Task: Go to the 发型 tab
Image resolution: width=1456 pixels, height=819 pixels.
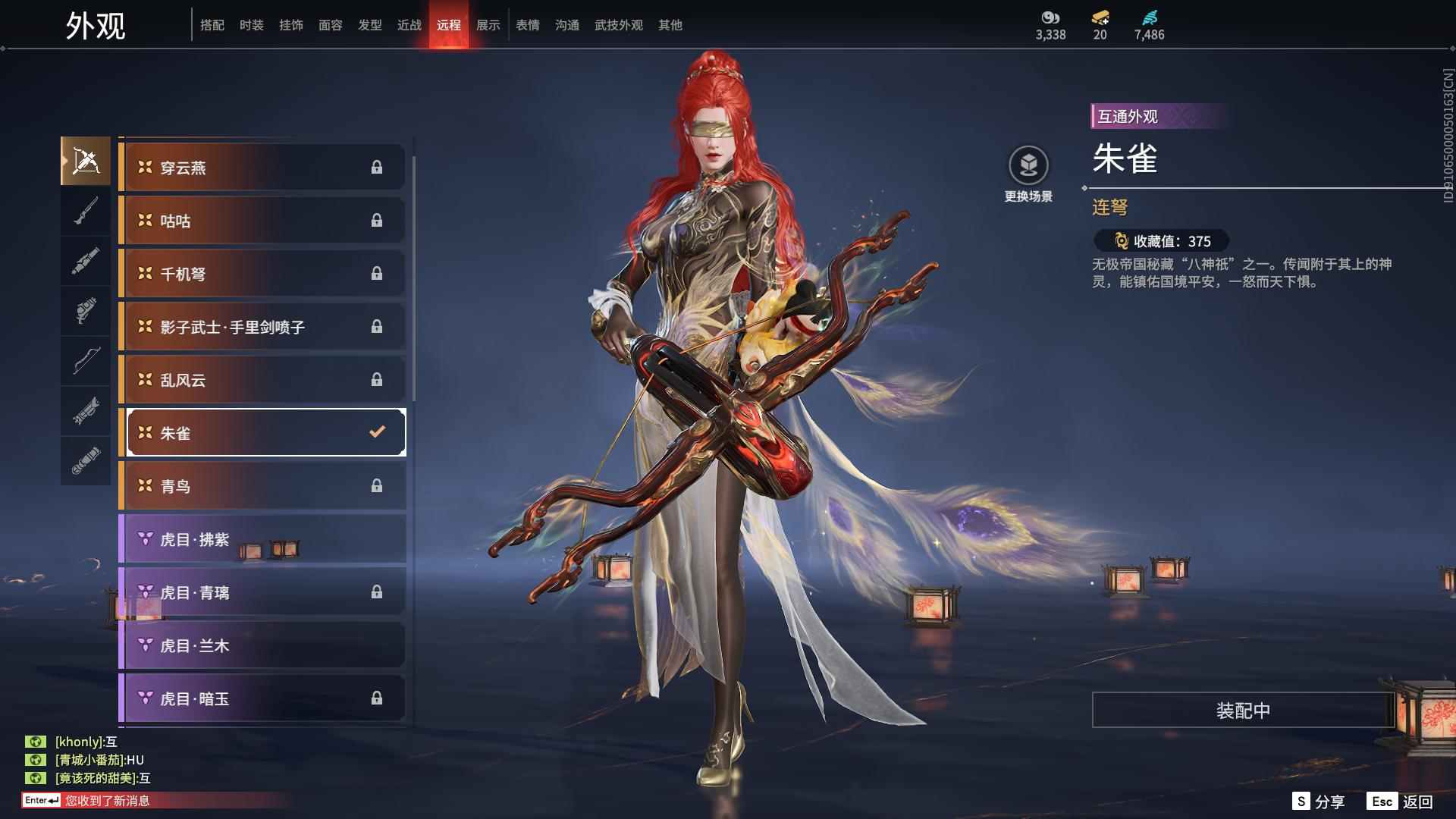Action: 369,25
